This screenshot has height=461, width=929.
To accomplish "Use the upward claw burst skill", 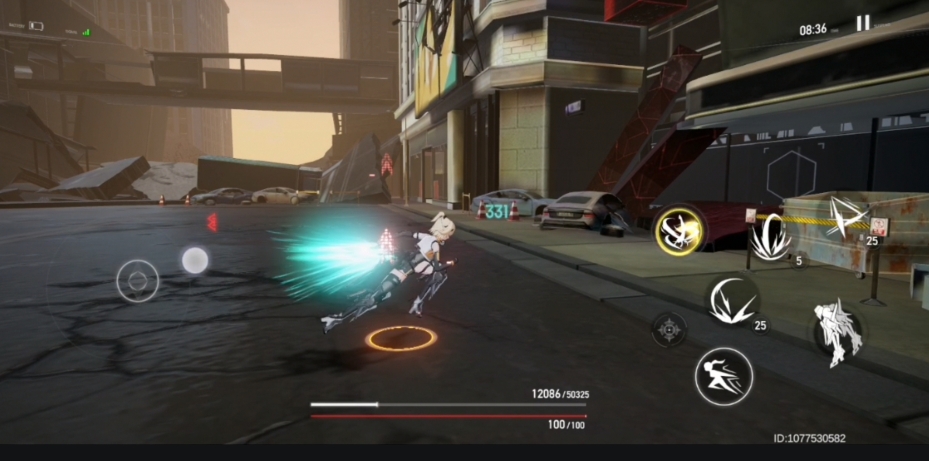I will coord(771,241).
